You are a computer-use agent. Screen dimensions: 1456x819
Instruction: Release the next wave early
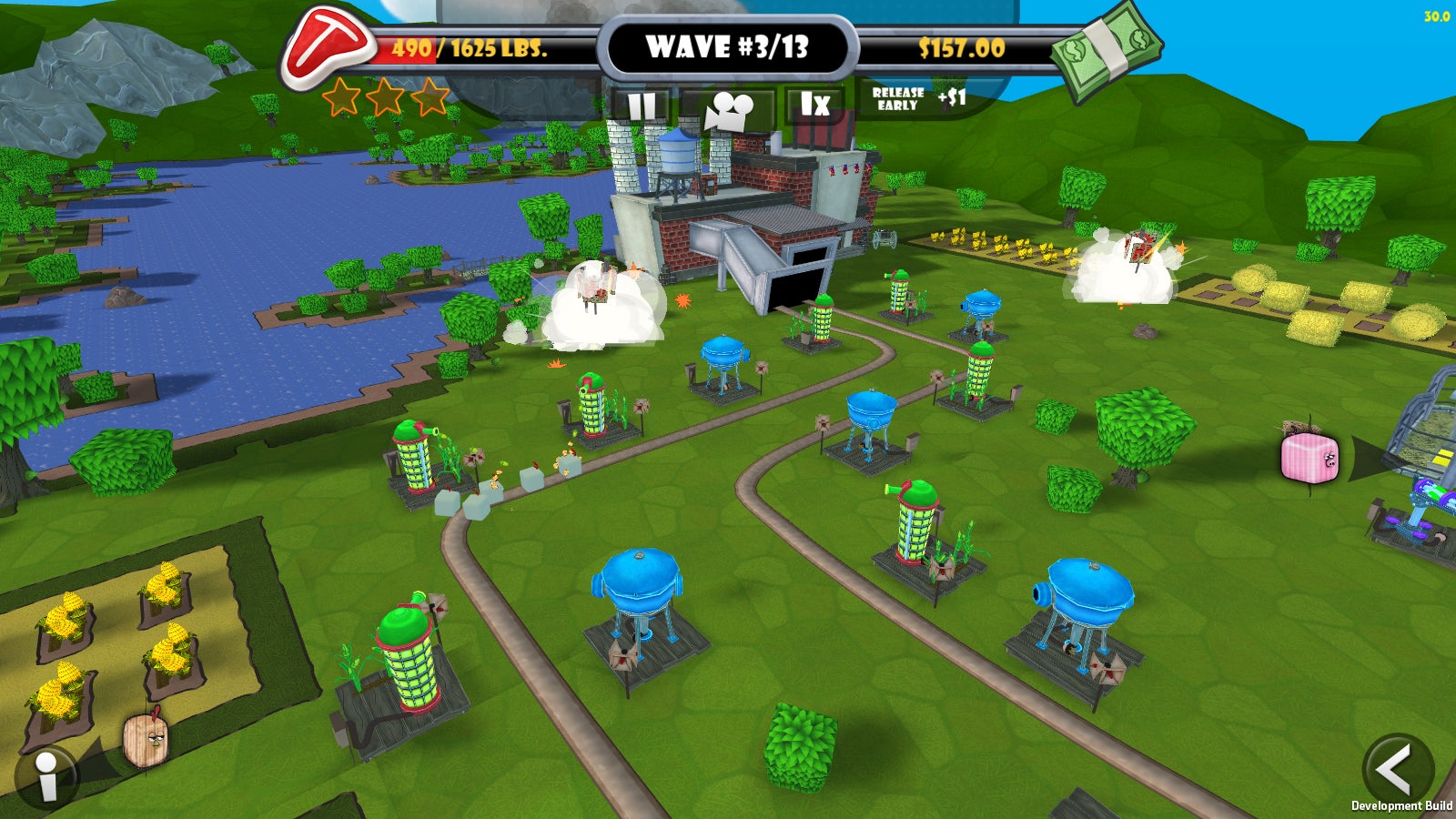917,99
